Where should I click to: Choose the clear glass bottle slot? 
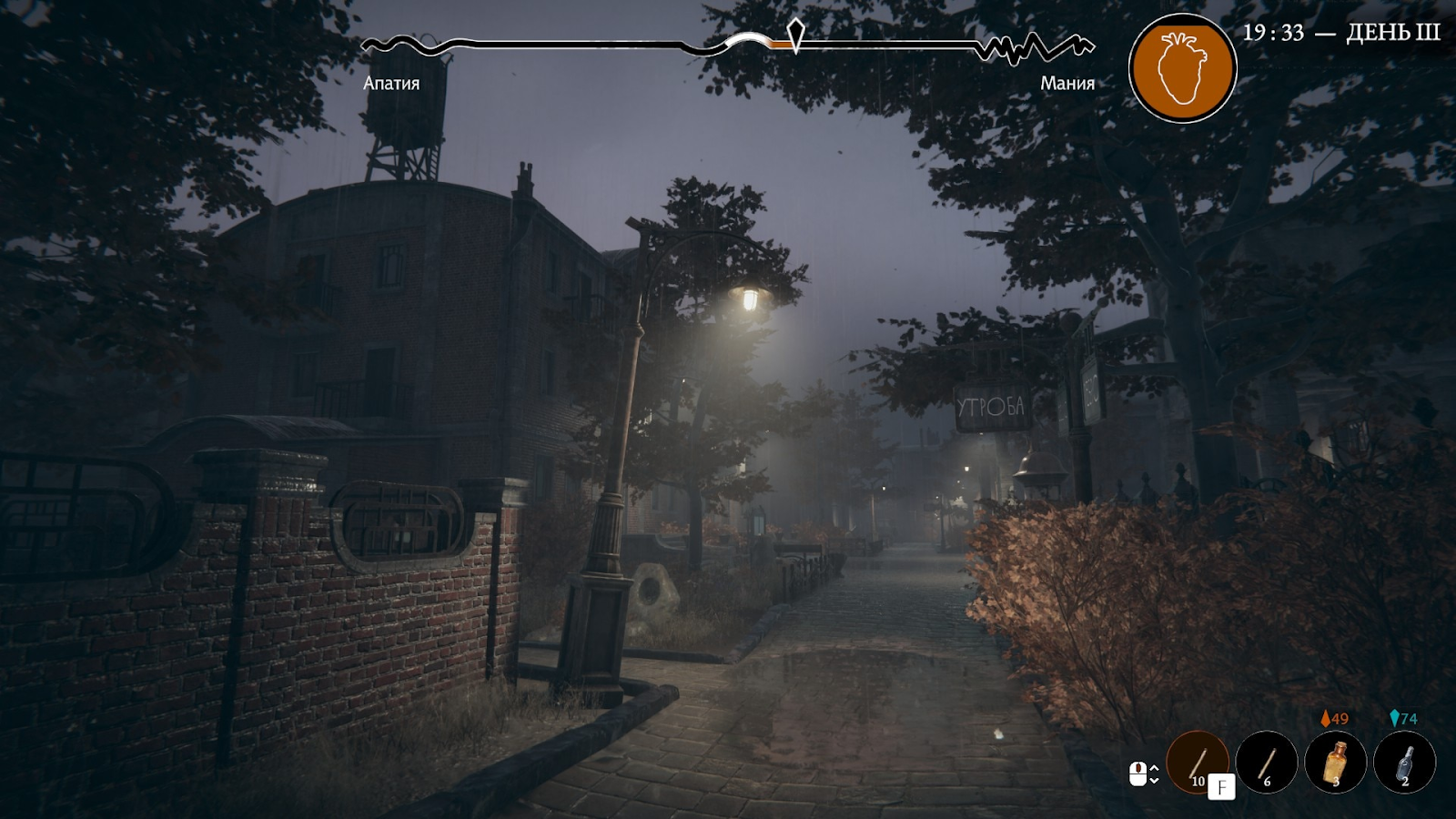[1405, 762]
